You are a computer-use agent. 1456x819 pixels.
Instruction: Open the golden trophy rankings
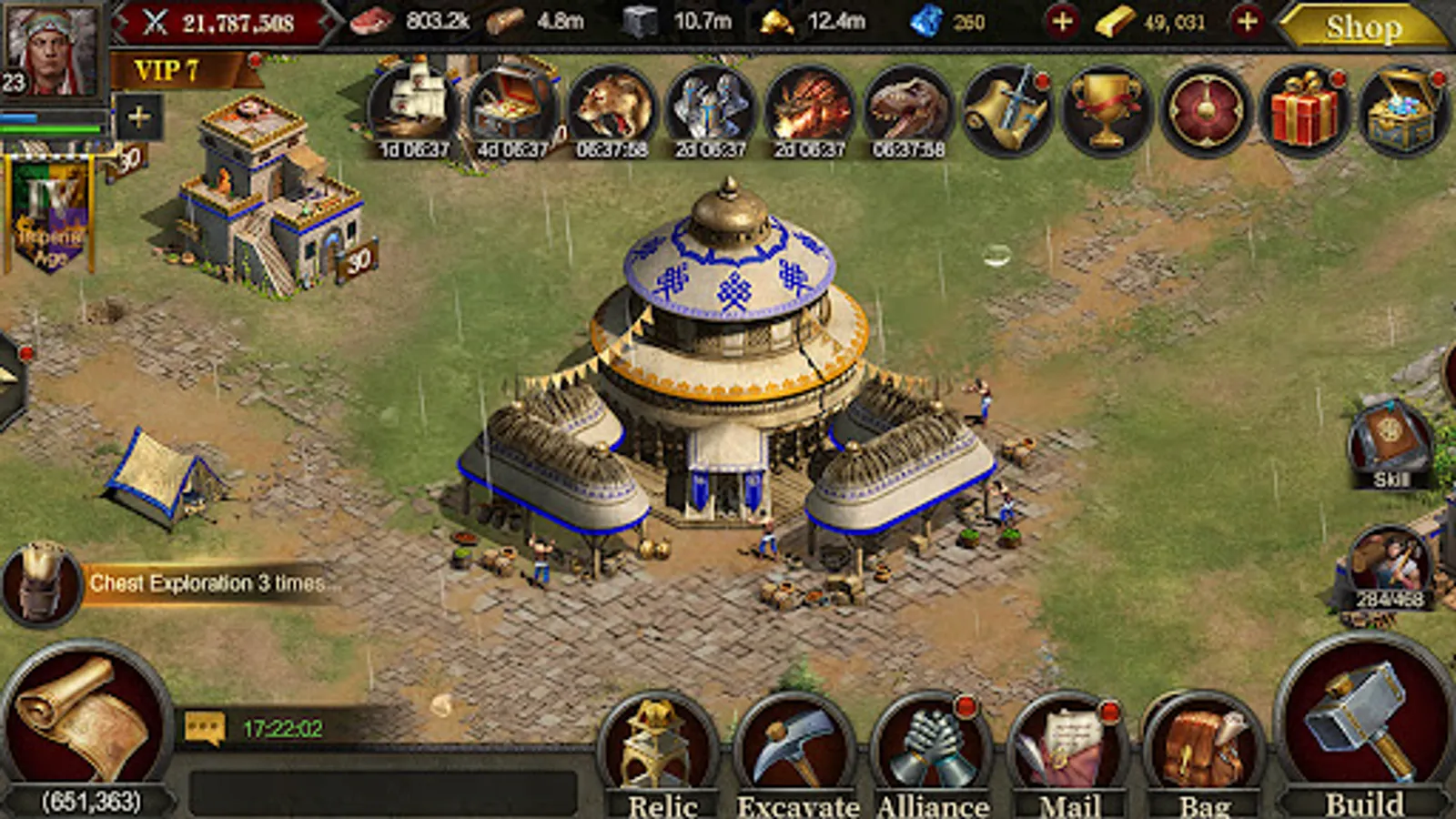pos(1107,111)
